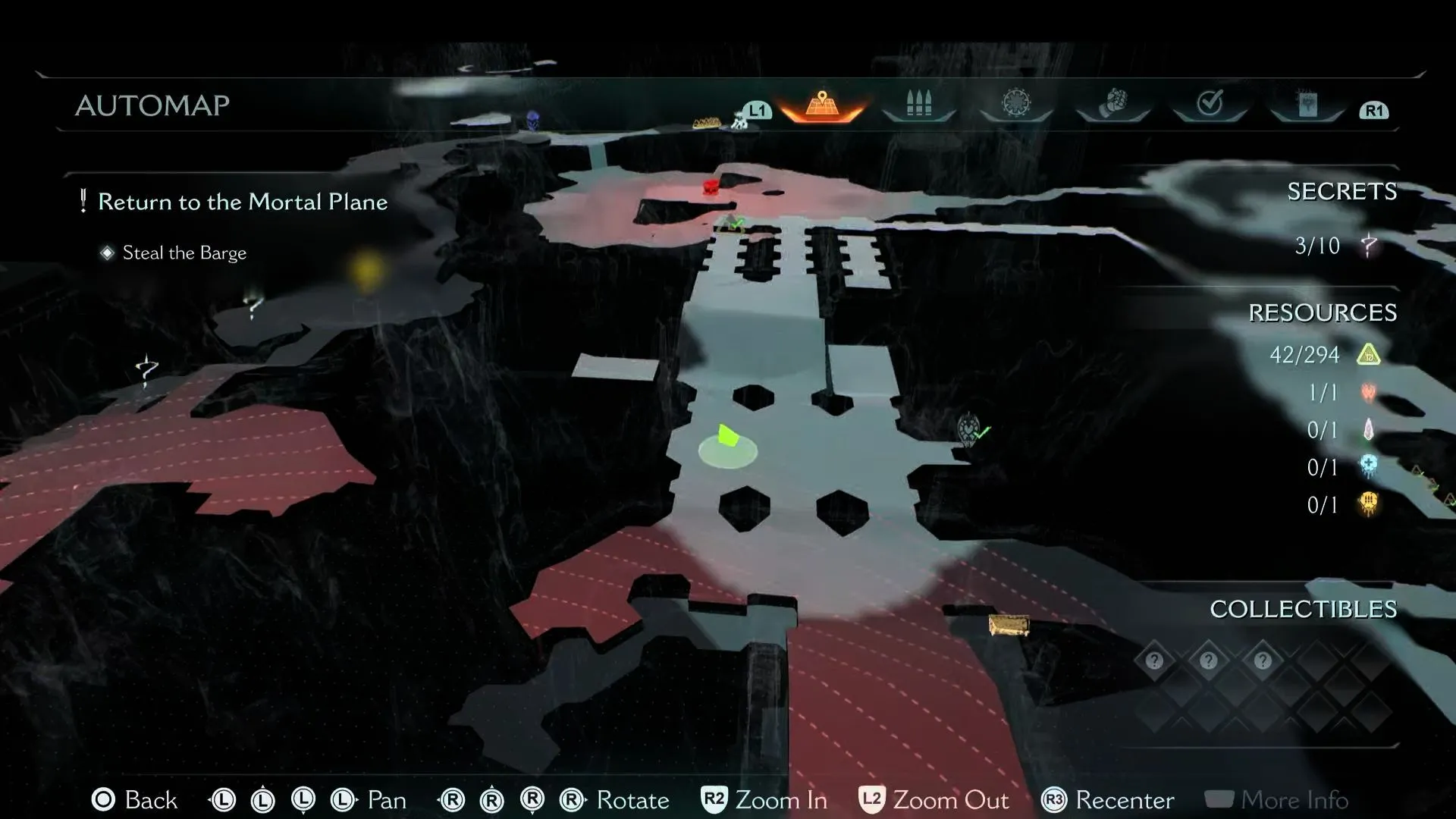Select the orange skull resource icon

1369,504
